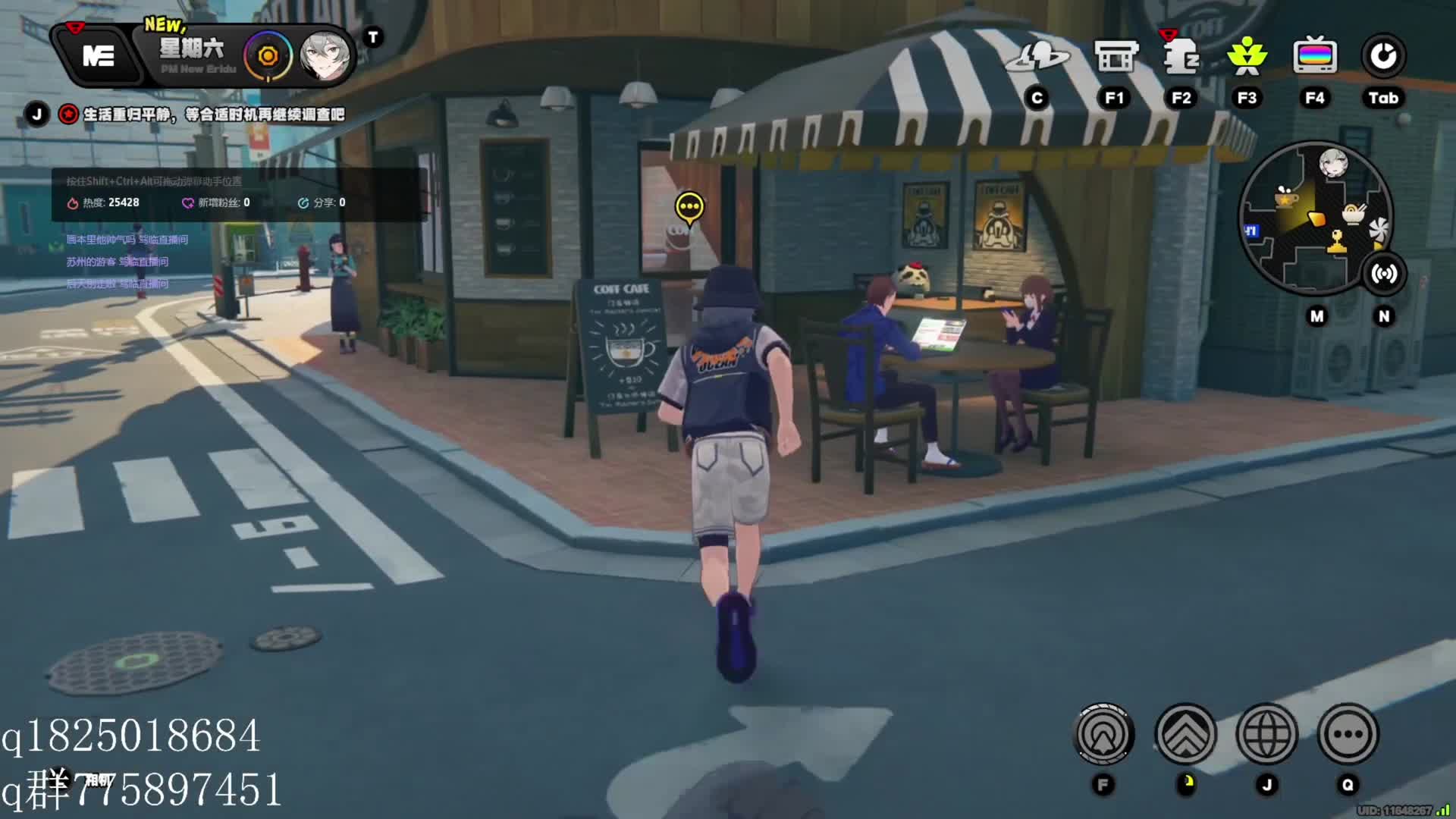Activate the circular target icon above F

point(1104,734)
